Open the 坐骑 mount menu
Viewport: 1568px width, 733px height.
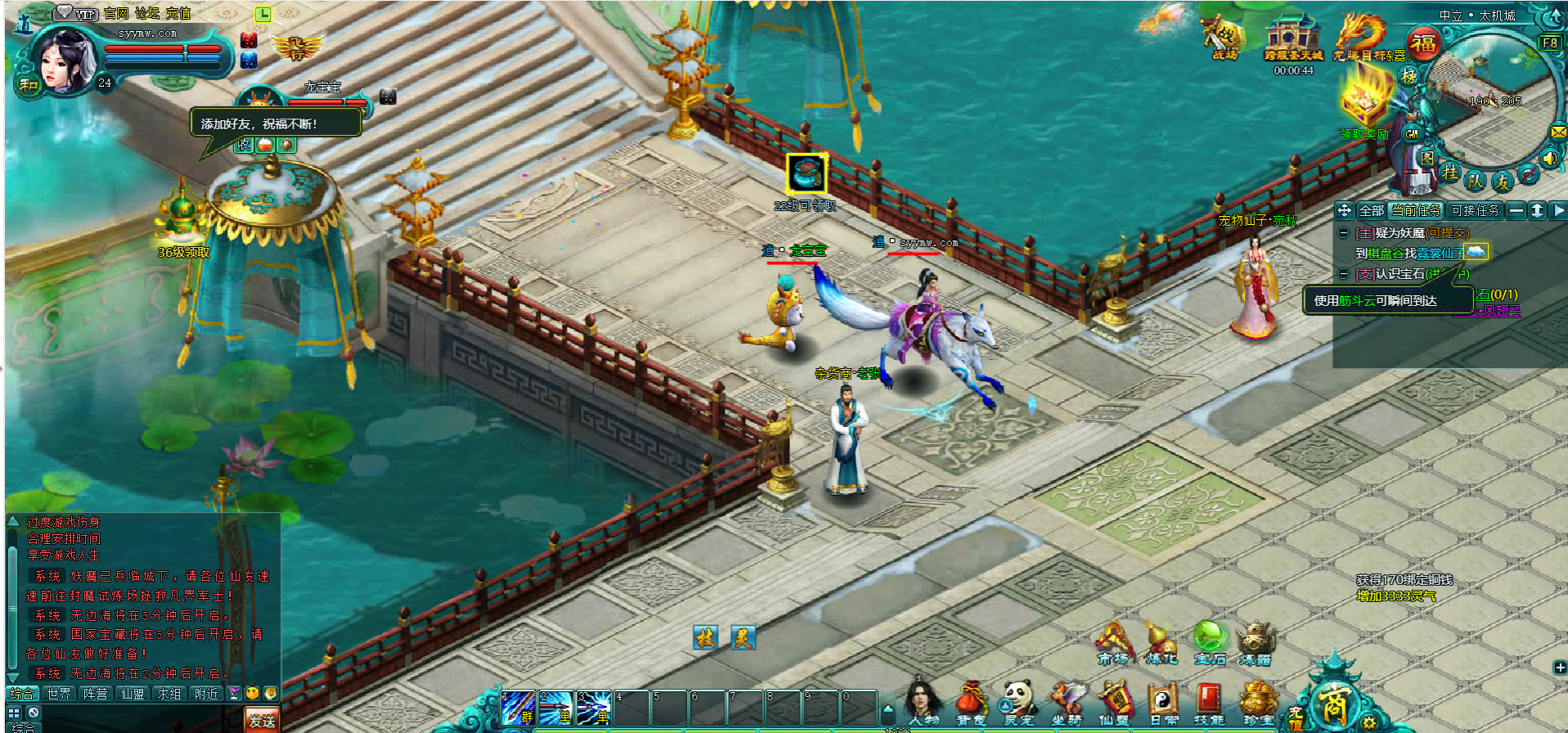(1067, 702)
